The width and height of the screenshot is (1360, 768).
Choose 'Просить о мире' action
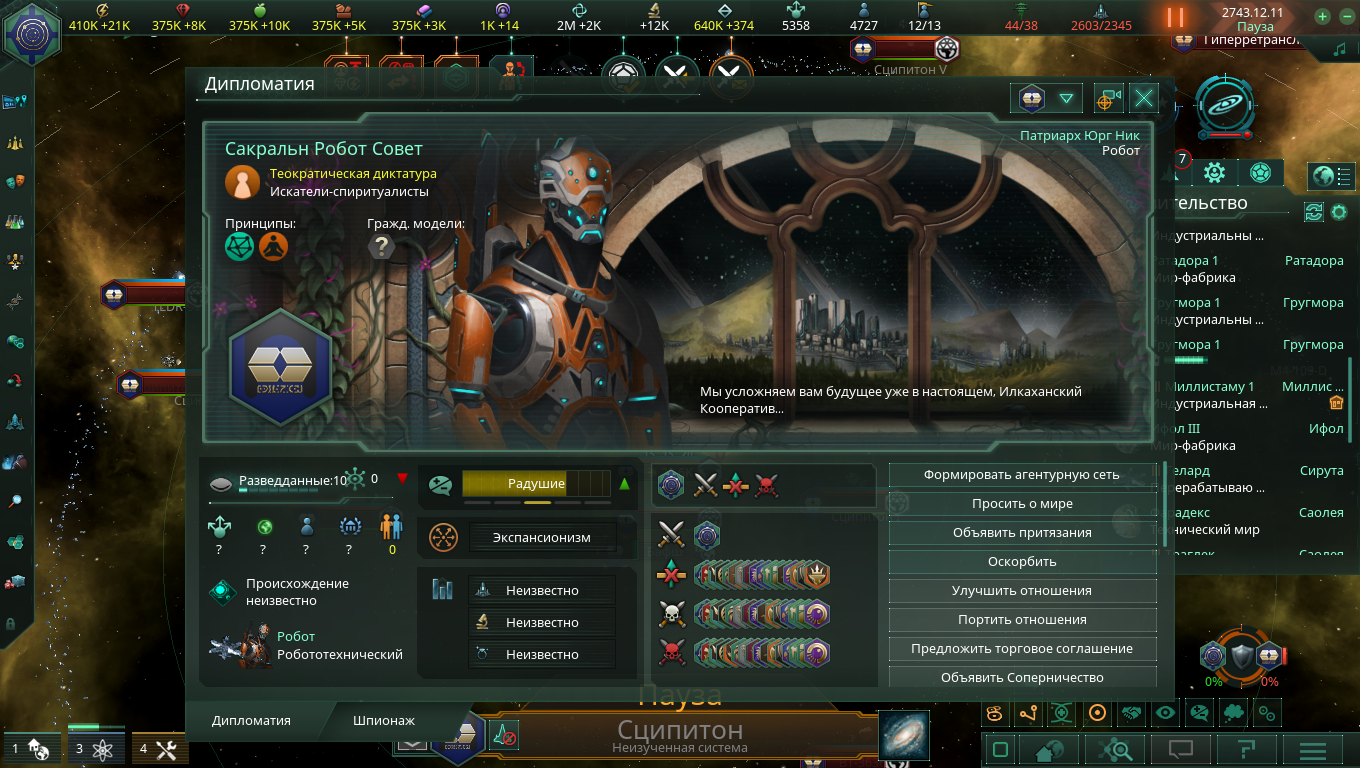point(1021,504)
